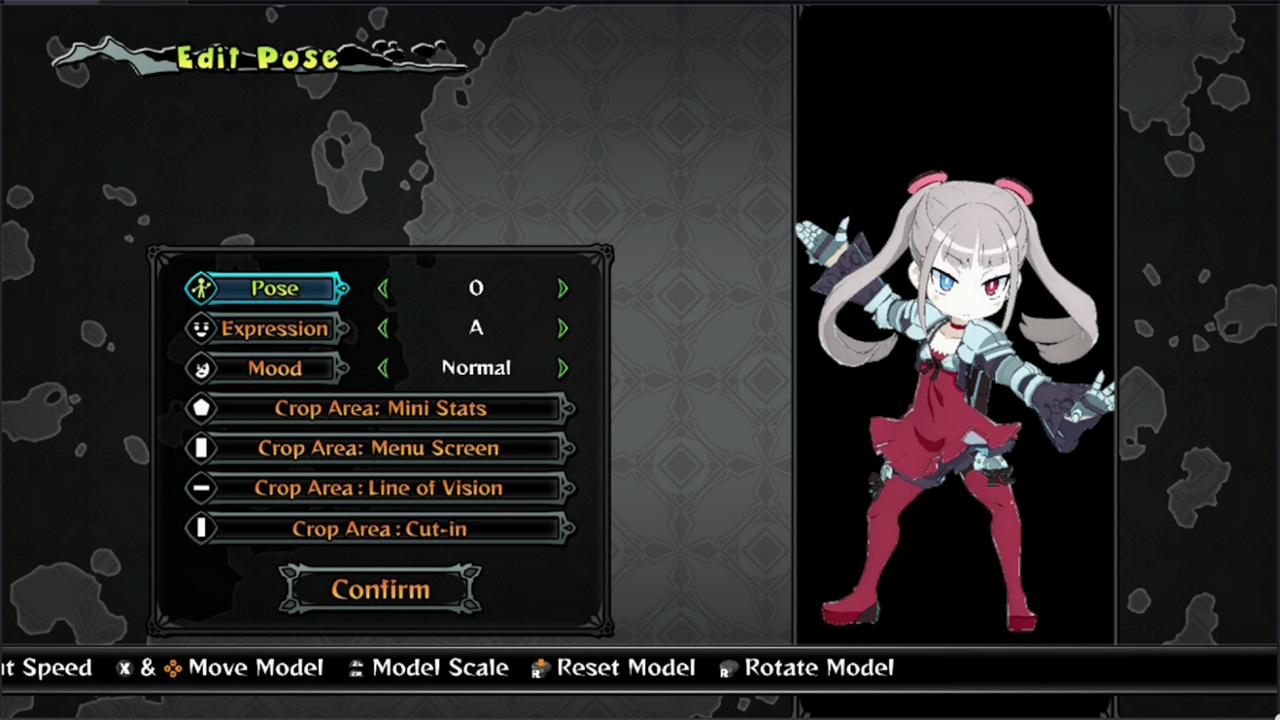Click the left arrow beside Expression value A
This screenshot has width=1280, height=720.
tap(385, 328)
